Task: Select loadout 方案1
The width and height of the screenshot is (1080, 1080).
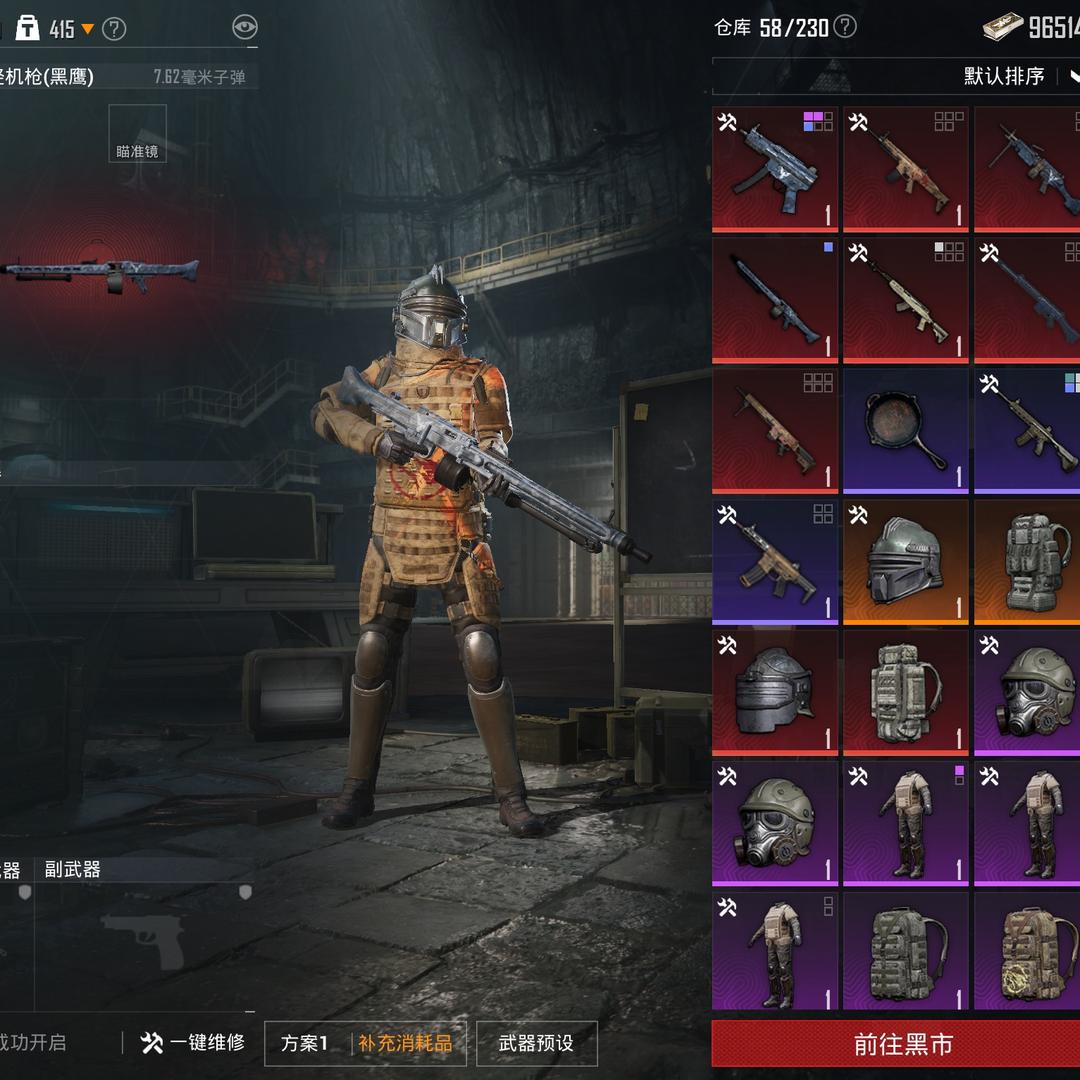Action: [x=304, y=1043]
